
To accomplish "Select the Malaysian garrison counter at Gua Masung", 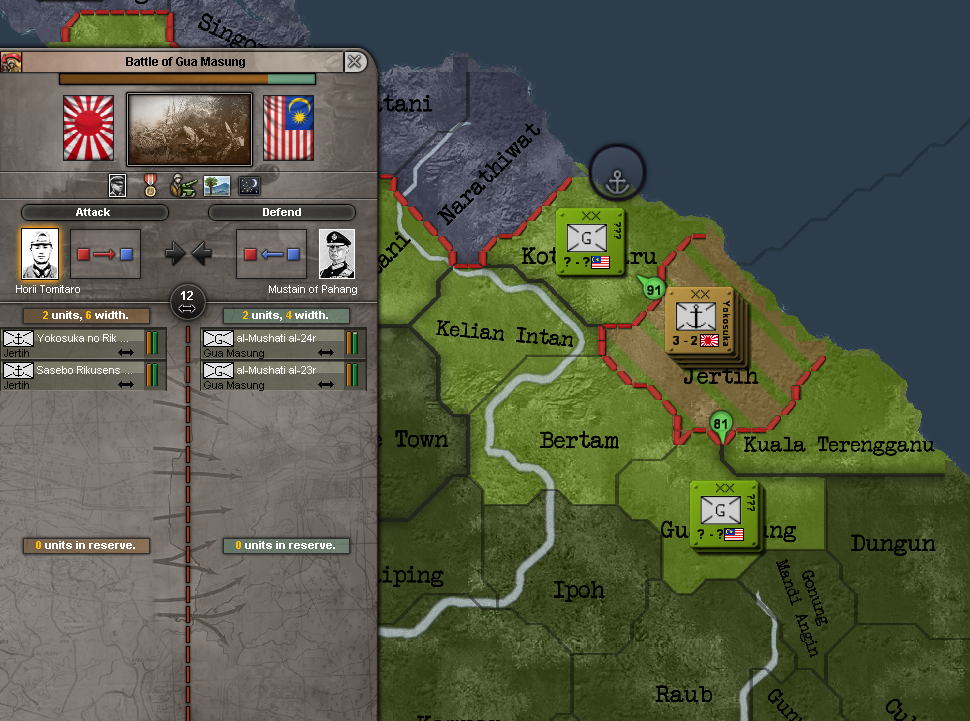I will [x=723, y=515].
